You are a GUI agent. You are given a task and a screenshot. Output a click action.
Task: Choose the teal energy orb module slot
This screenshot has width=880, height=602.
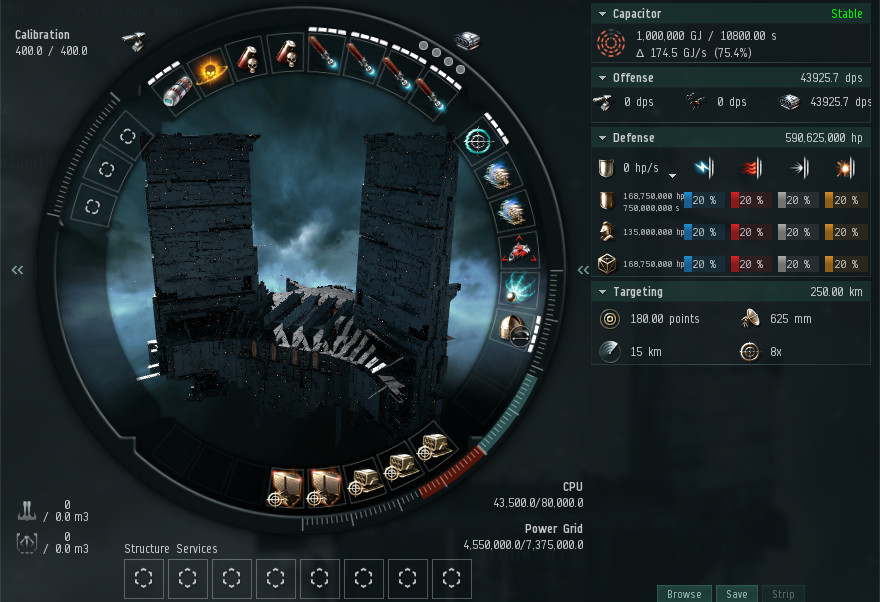(522, 289)
